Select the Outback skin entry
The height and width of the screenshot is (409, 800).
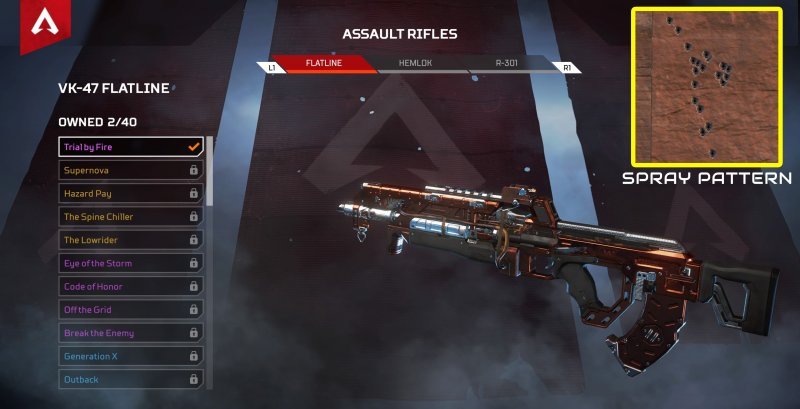131,379
